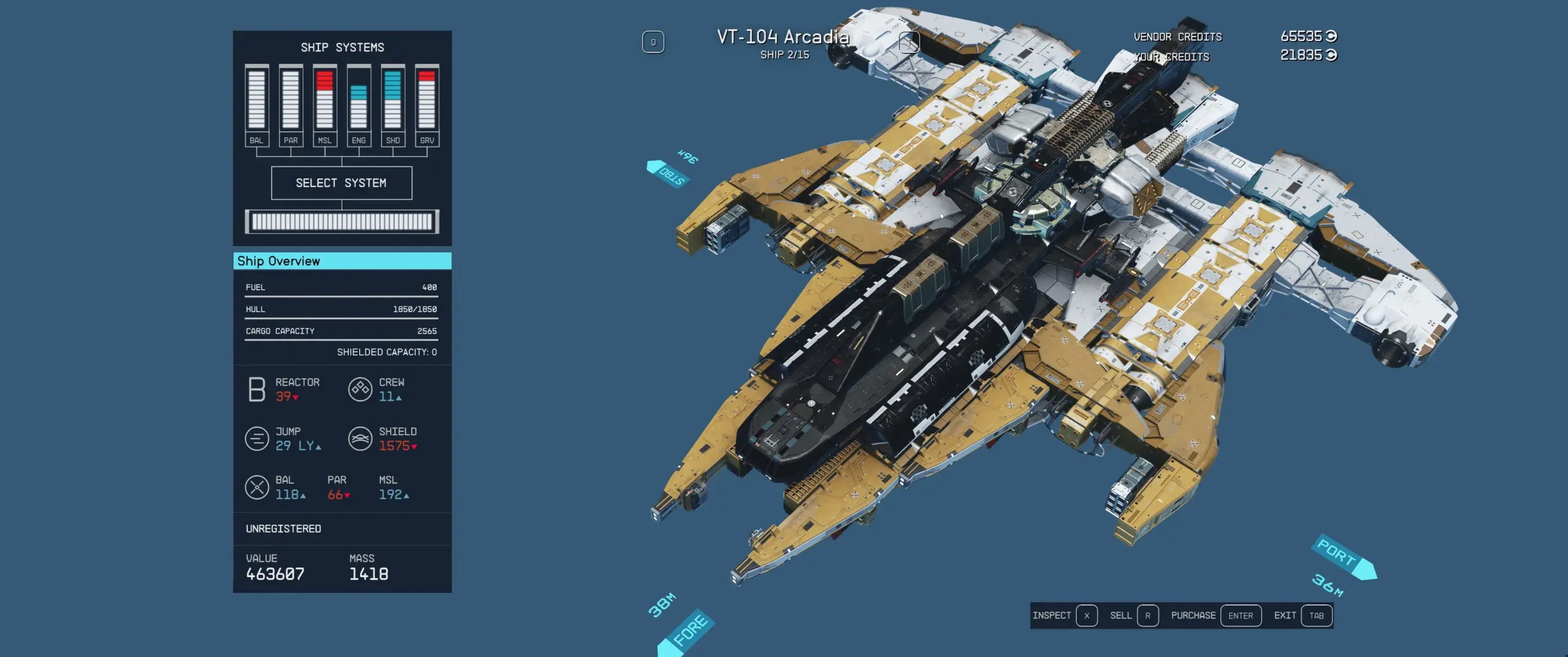Screen dimensions: 1568x657
Task: Pick the MSL weapon system column
Action: point(325,105)
